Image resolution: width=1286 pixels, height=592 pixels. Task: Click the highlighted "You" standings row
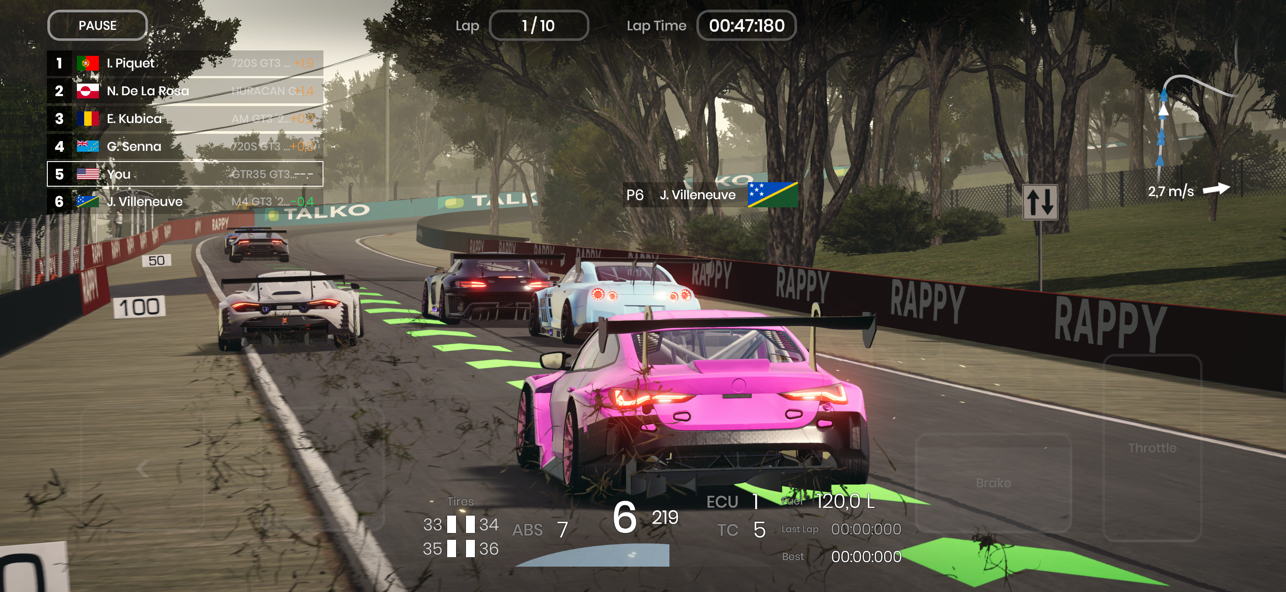(x=185, y=174)
